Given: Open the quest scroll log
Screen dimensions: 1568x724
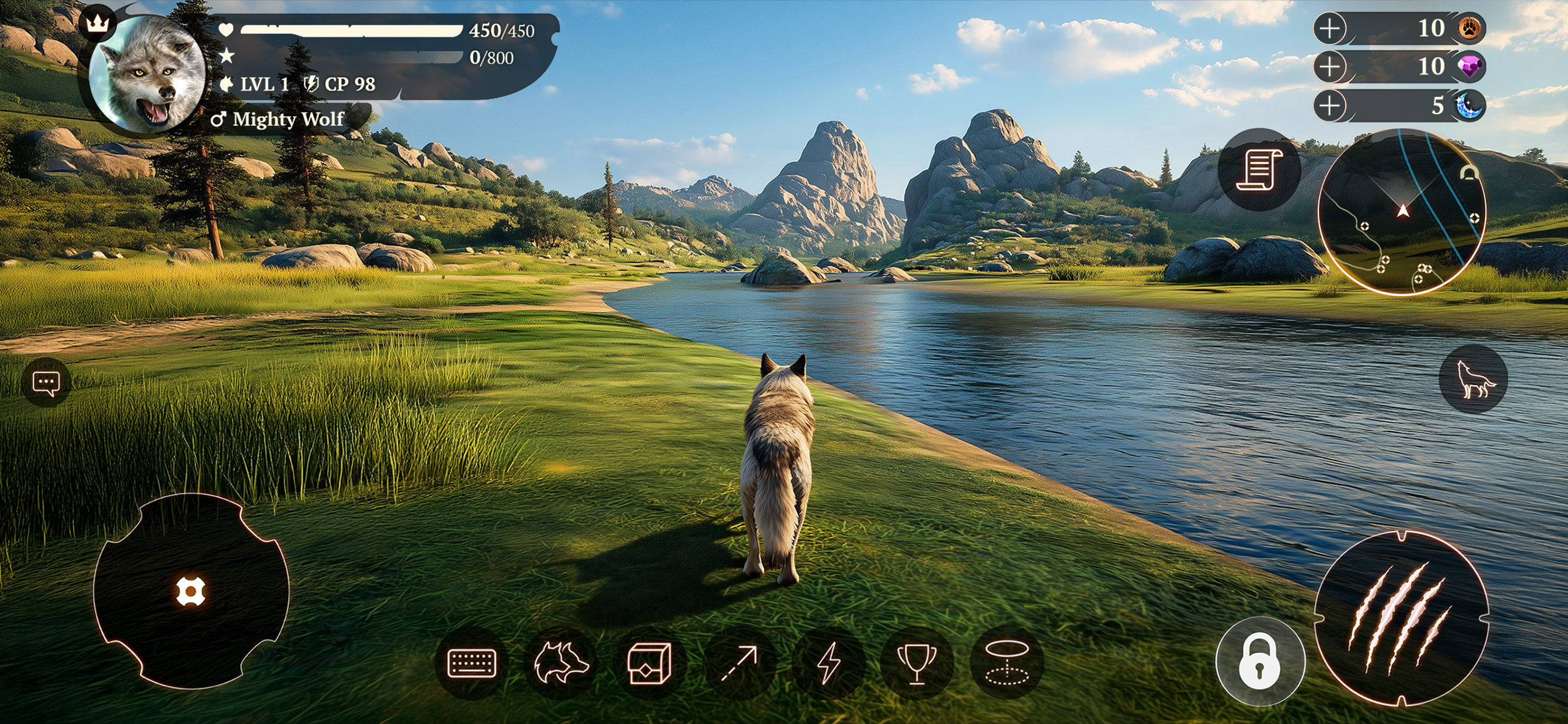Looking at the screenshot, I should (1259, 170).
